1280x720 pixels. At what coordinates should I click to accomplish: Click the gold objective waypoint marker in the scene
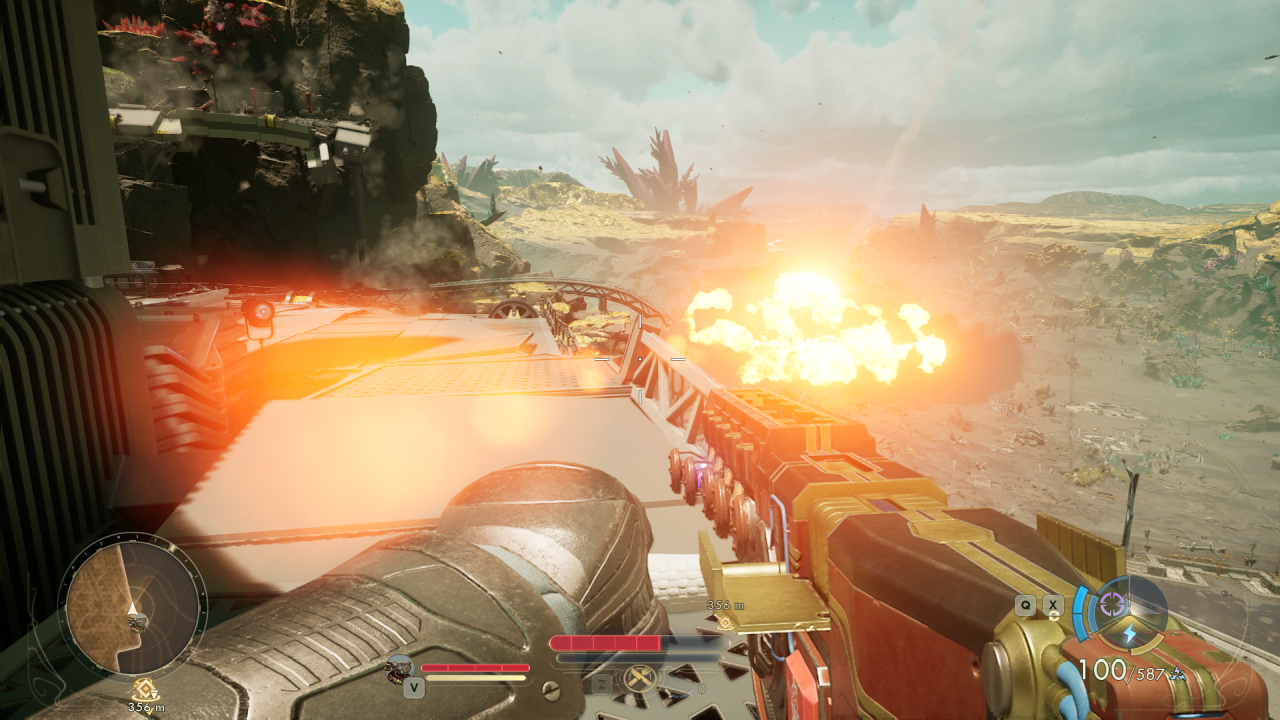pyautogui.click(x=725, y=621)
